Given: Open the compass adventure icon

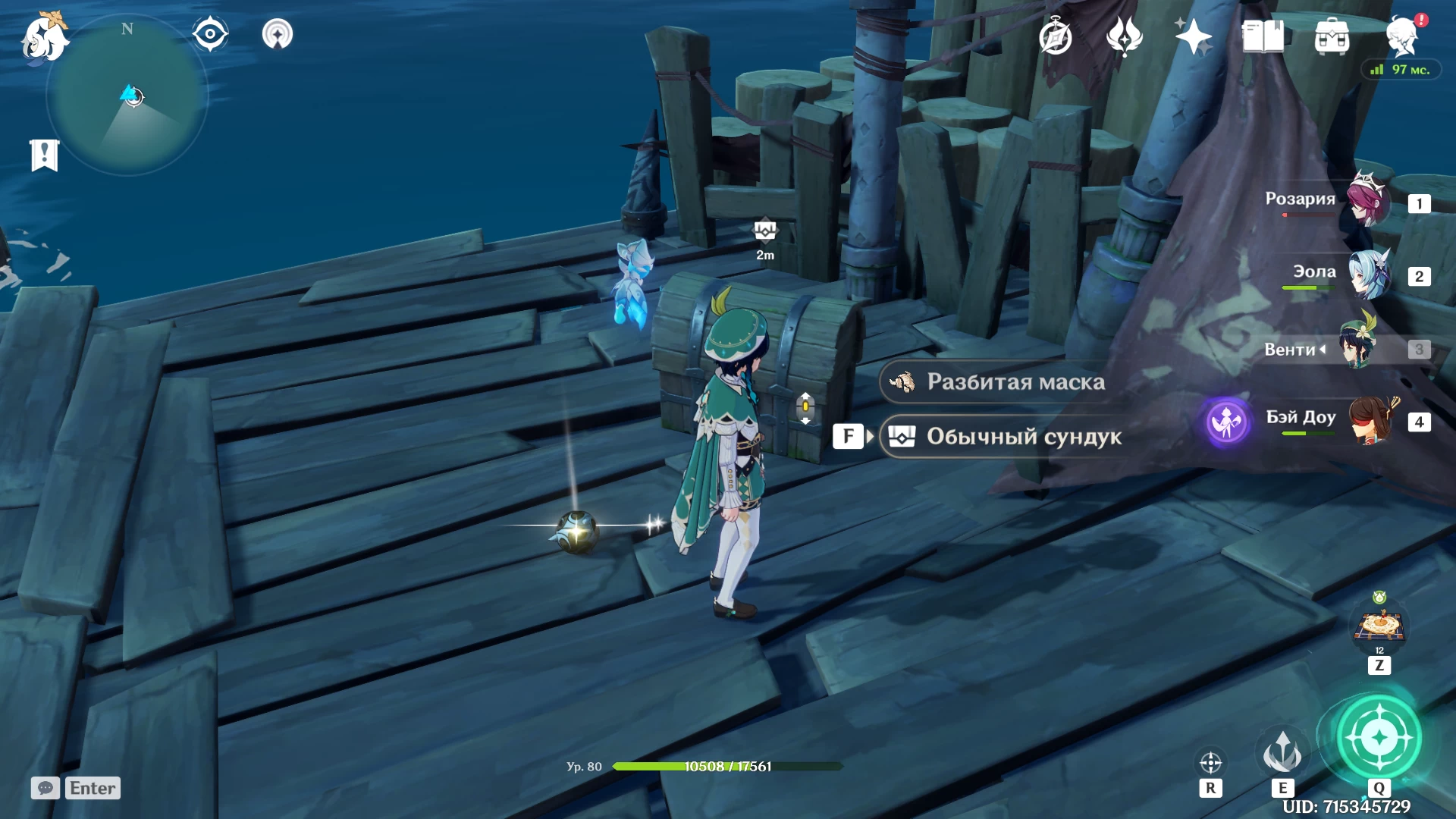Looking at the screenshot, I should [1056, 36].
